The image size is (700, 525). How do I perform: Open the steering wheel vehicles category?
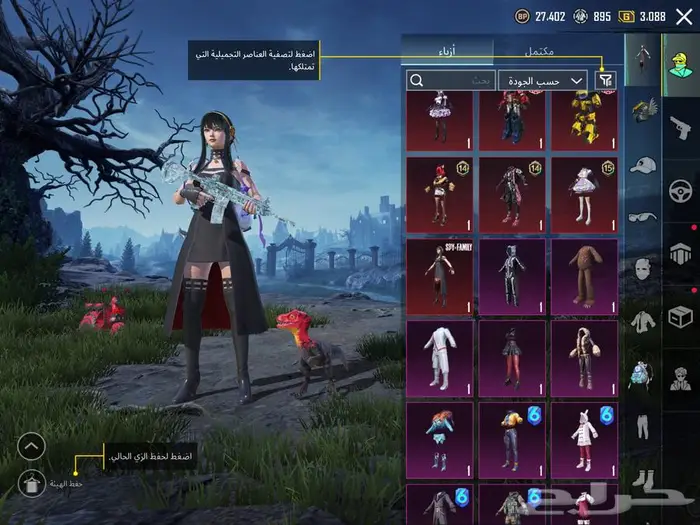click(680, 189)
